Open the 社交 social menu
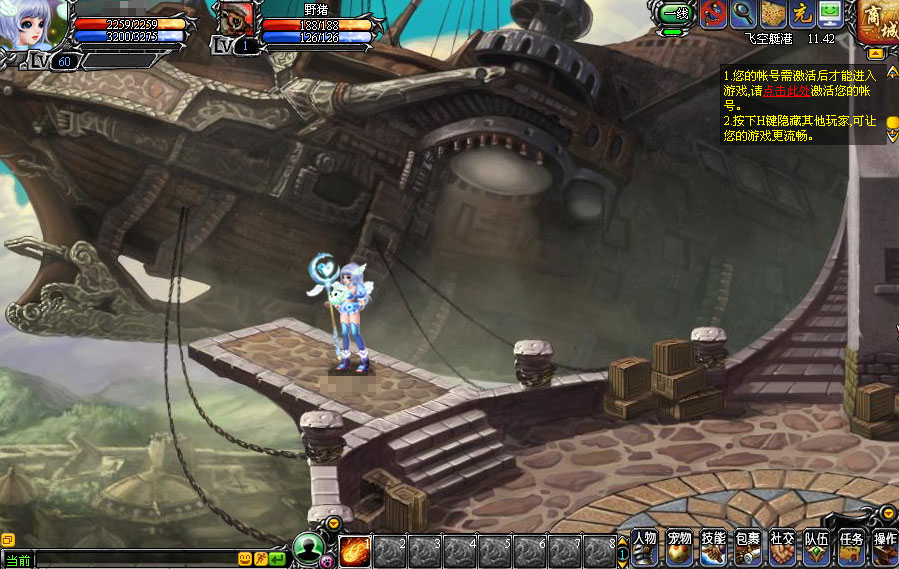The width and height of the screenshot is (899, 569). pos(782,546)
